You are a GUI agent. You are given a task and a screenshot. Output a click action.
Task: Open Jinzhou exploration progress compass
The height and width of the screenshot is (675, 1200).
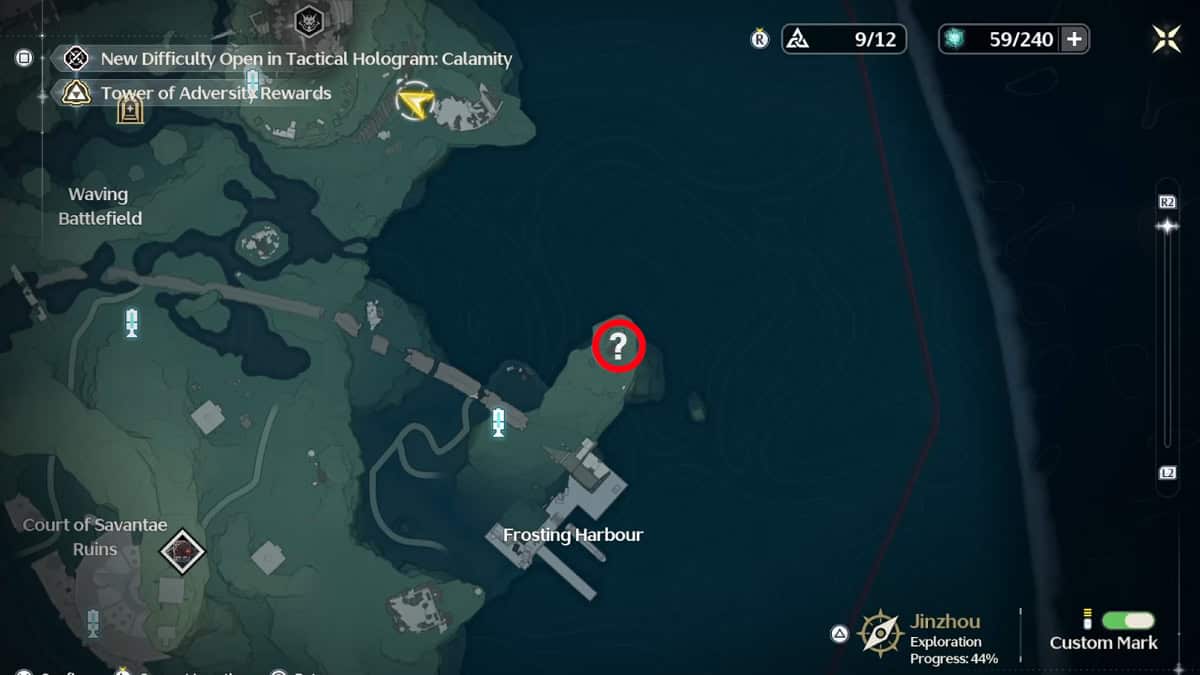point(880,633)
